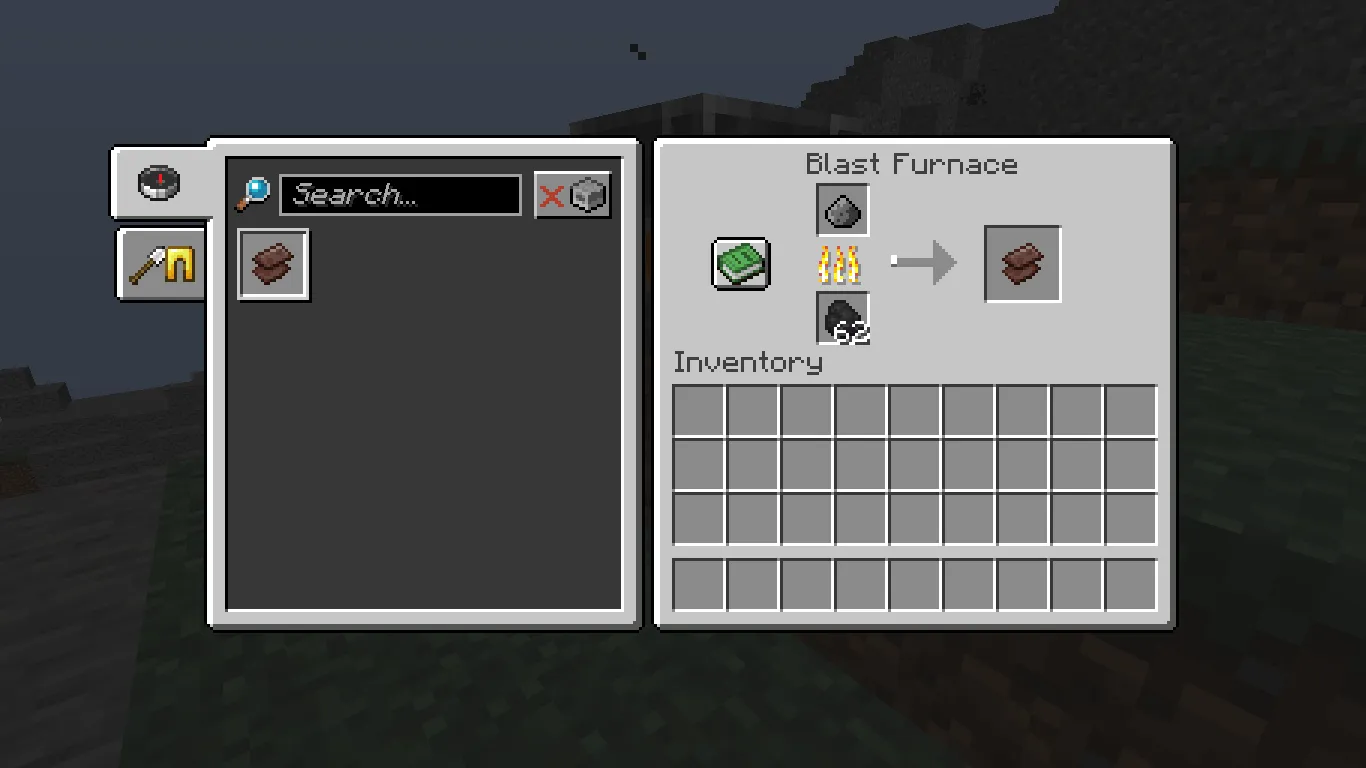The image size is (1366, 768).
Task: Click the smelted output item in the result slot
Action: point(1022,264)
